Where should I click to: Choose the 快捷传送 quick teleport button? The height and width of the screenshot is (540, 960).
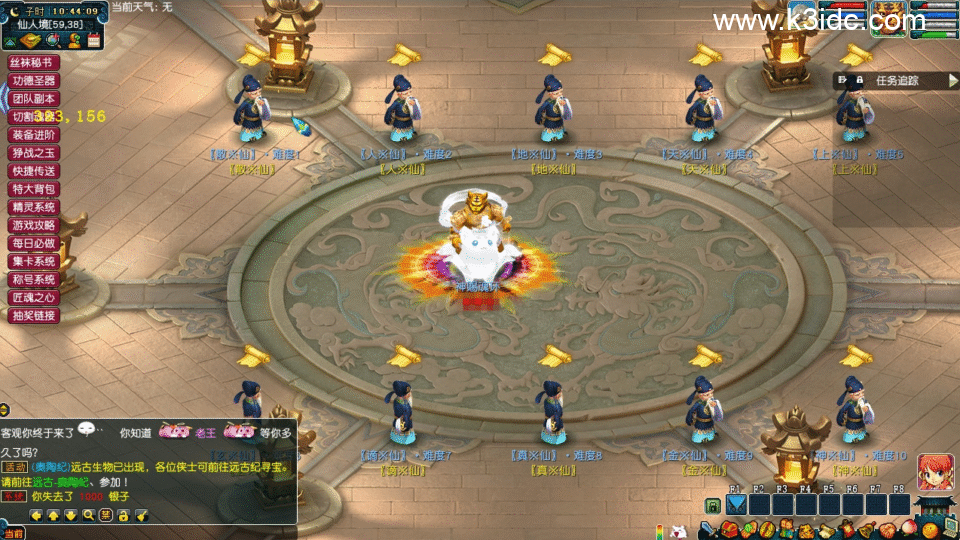[x=35, y=171]
